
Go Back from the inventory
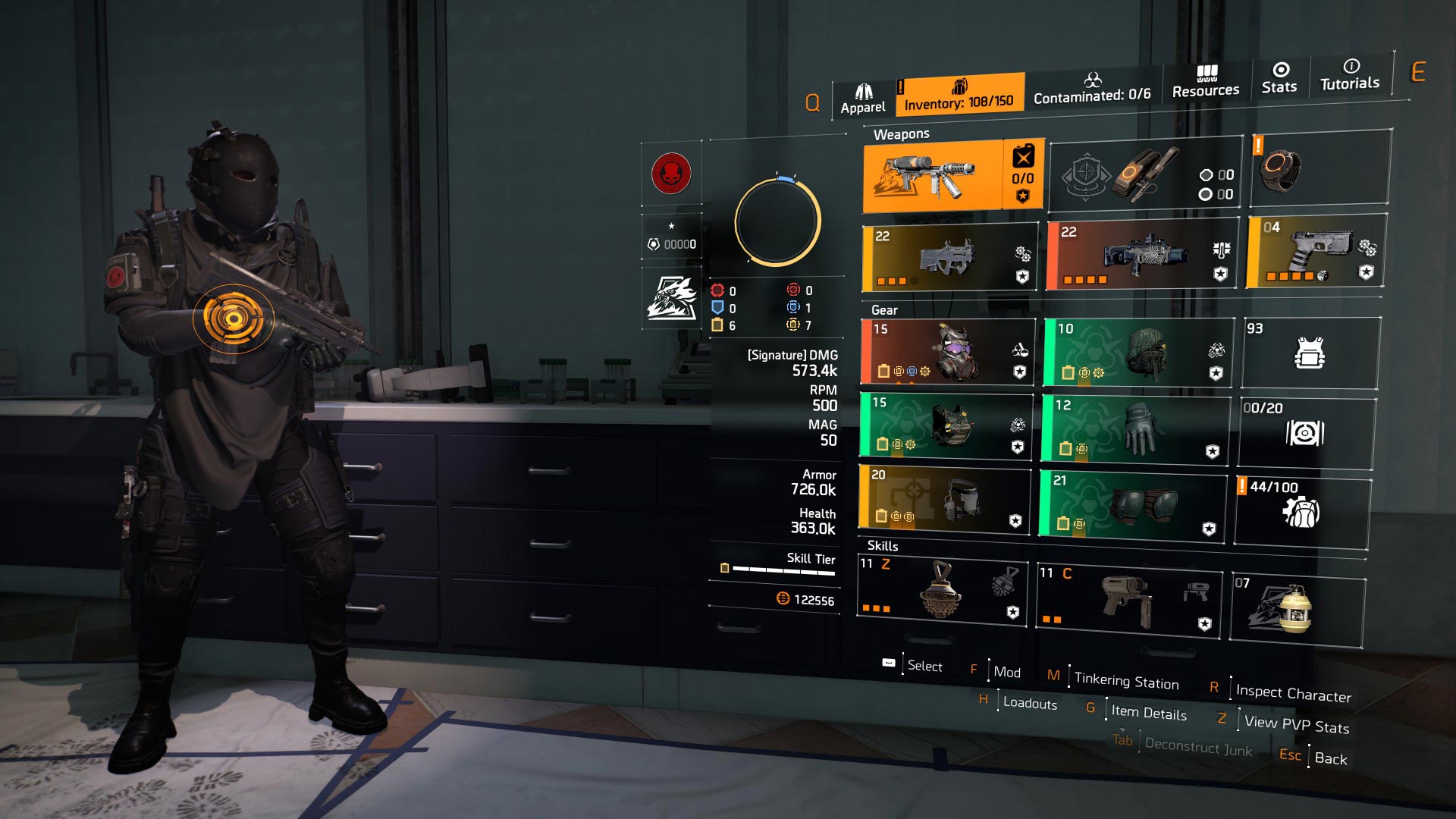[1330, 758]
